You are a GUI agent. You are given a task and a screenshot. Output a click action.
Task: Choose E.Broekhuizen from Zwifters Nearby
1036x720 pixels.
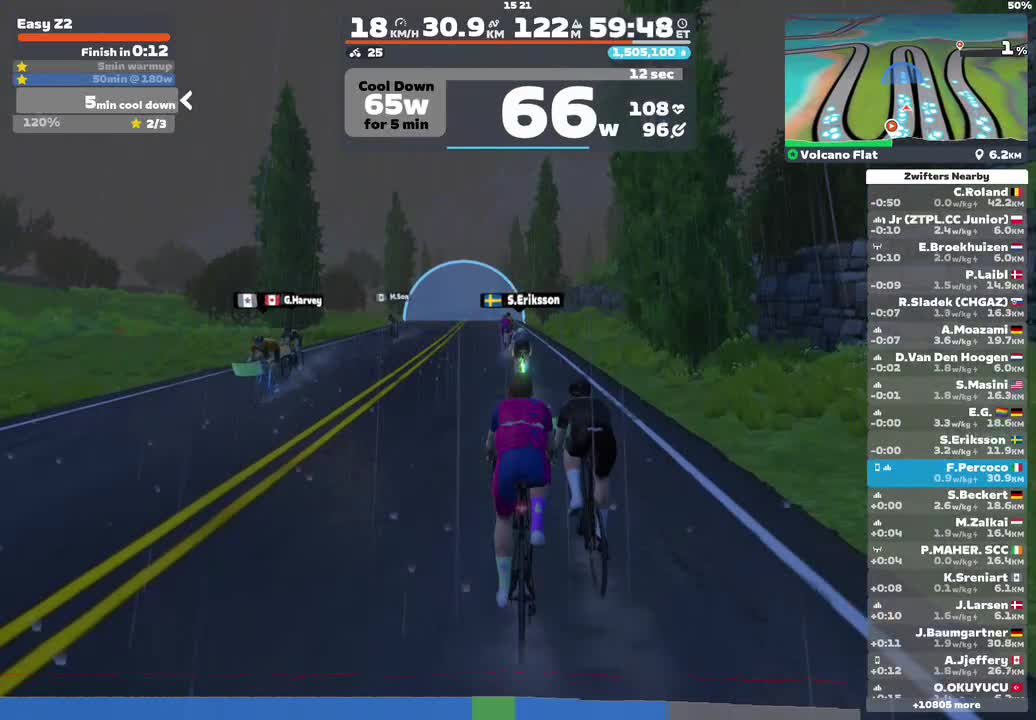pyautogui.click(x=946, y=252)
